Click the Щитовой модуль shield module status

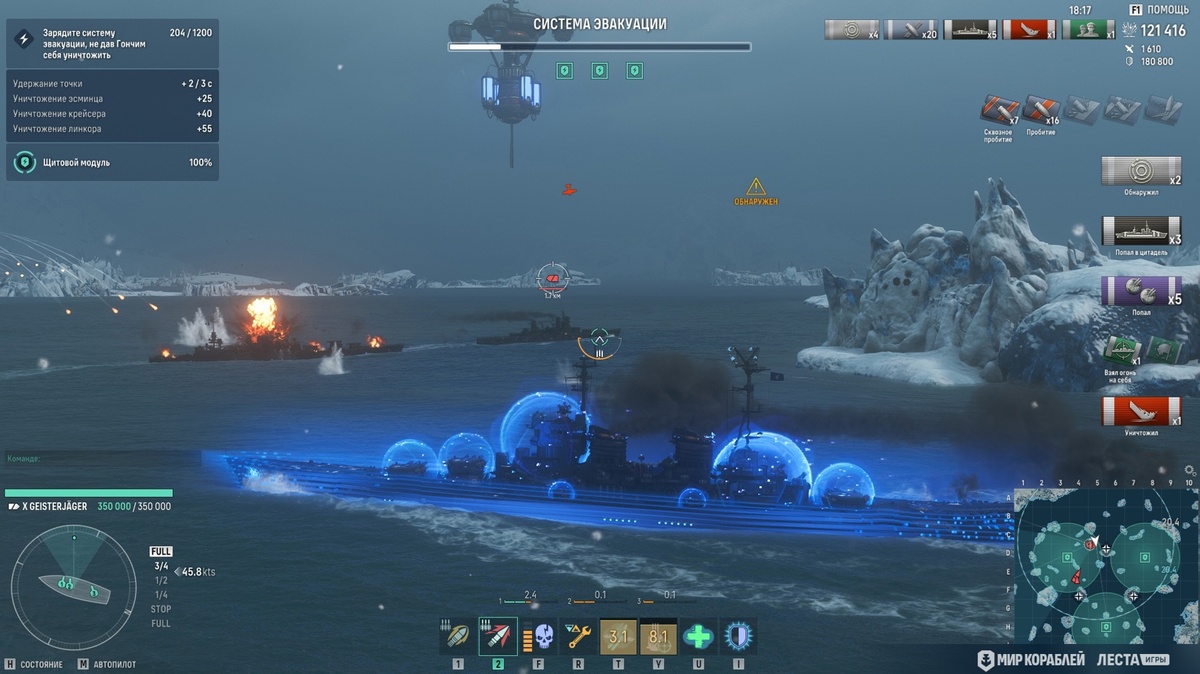pyautogui.click(x=112, y=162)
